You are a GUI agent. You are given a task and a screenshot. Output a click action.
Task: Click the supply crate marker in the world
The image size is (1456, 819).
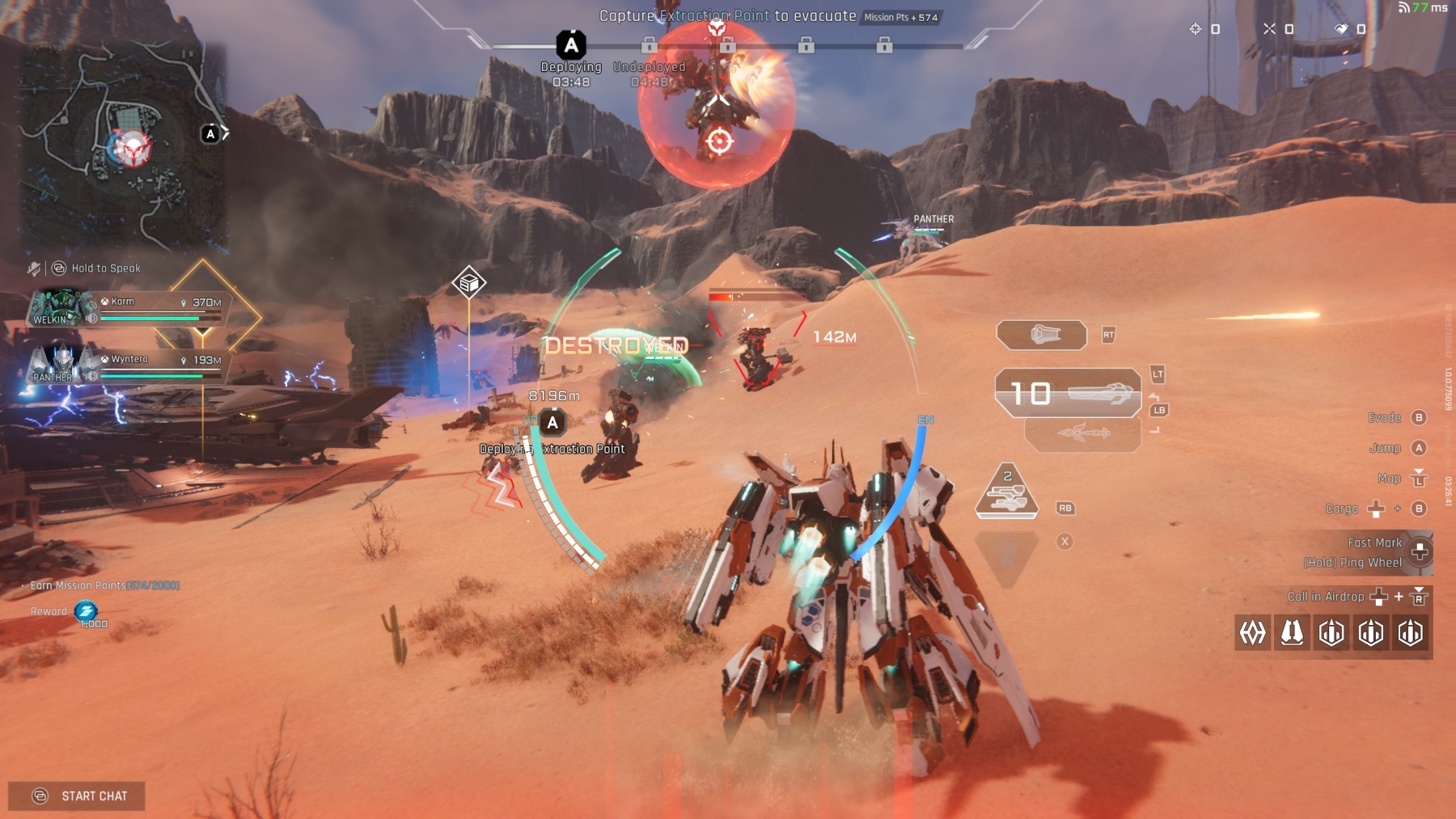pyautogui.click(x=468, y=282)
